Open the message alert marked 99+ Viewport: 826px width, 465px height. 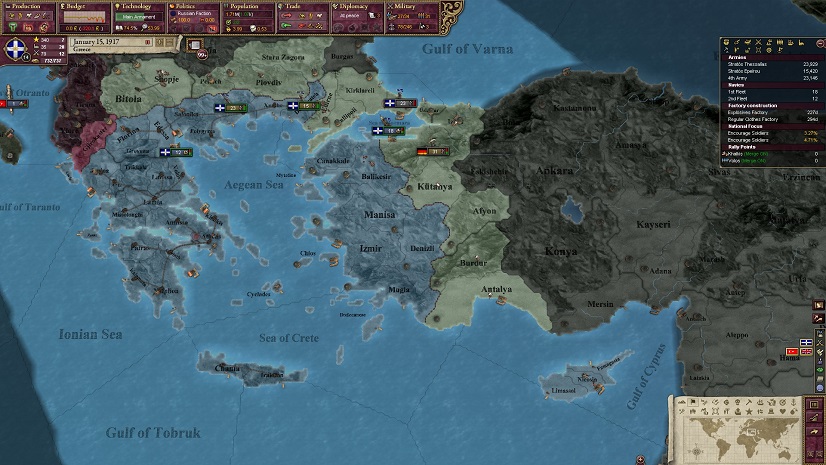pos(203,54)
